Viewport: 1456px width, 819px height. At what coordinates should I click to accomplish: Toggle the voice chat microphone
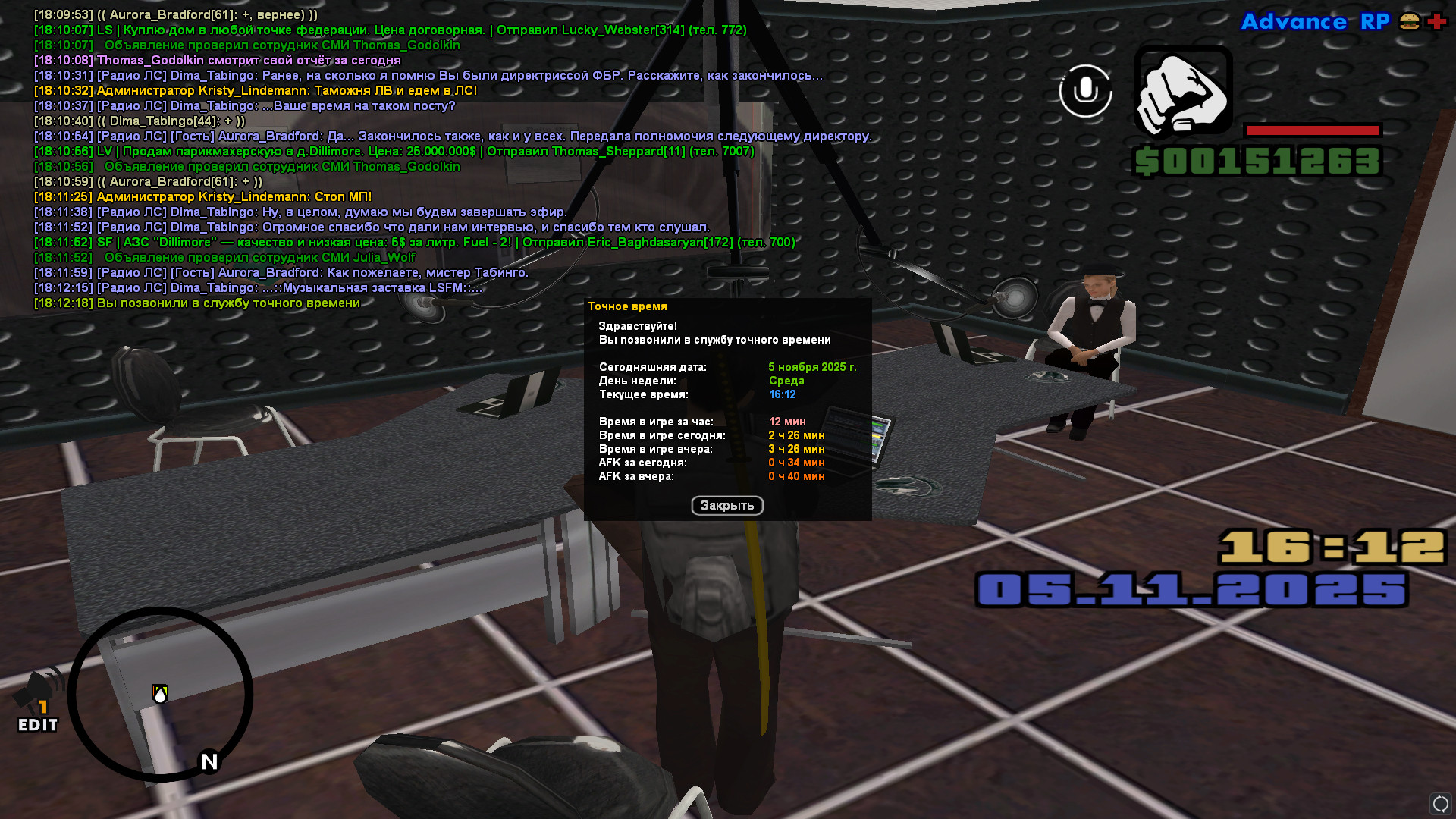point(1084,91)
